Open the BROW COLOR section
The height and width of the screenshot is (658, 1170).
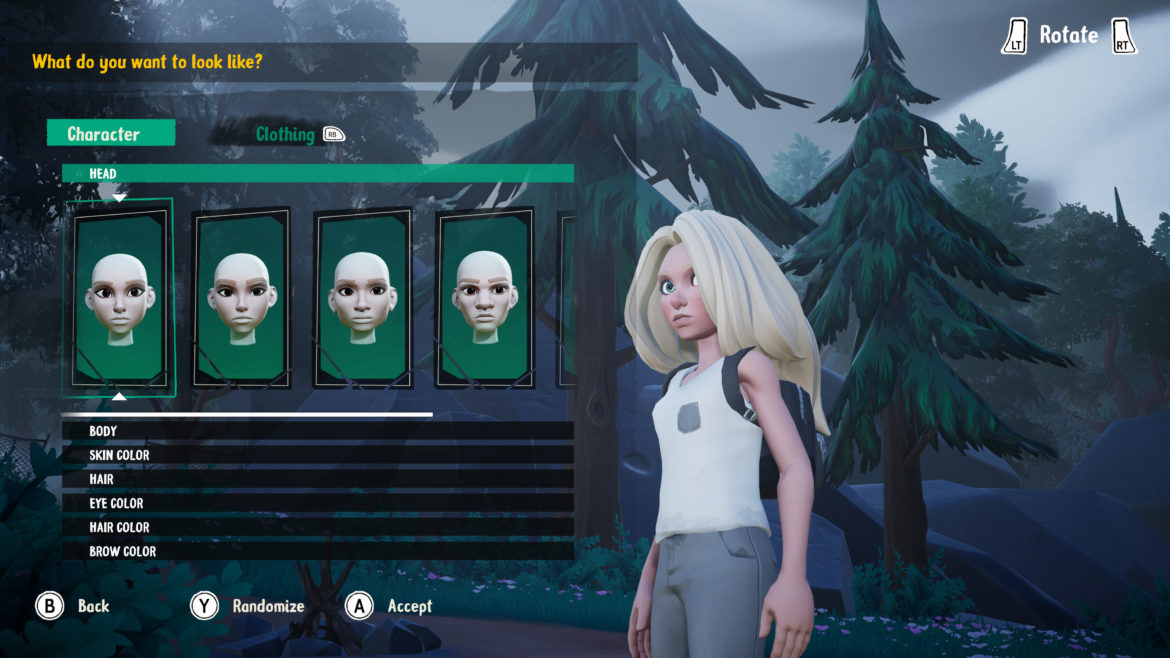coord(317,551)
